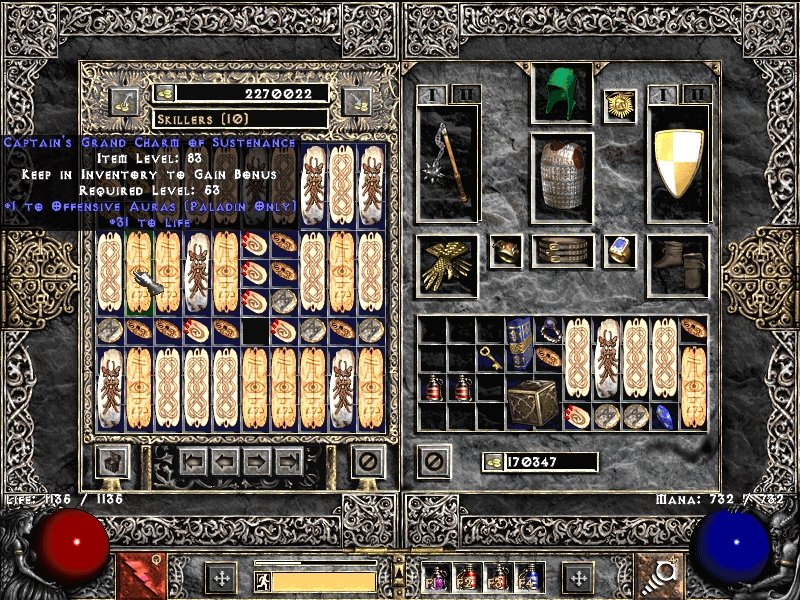Select the equipped boots
This screenshot has height=600, width=800.
tap(679, 265)
